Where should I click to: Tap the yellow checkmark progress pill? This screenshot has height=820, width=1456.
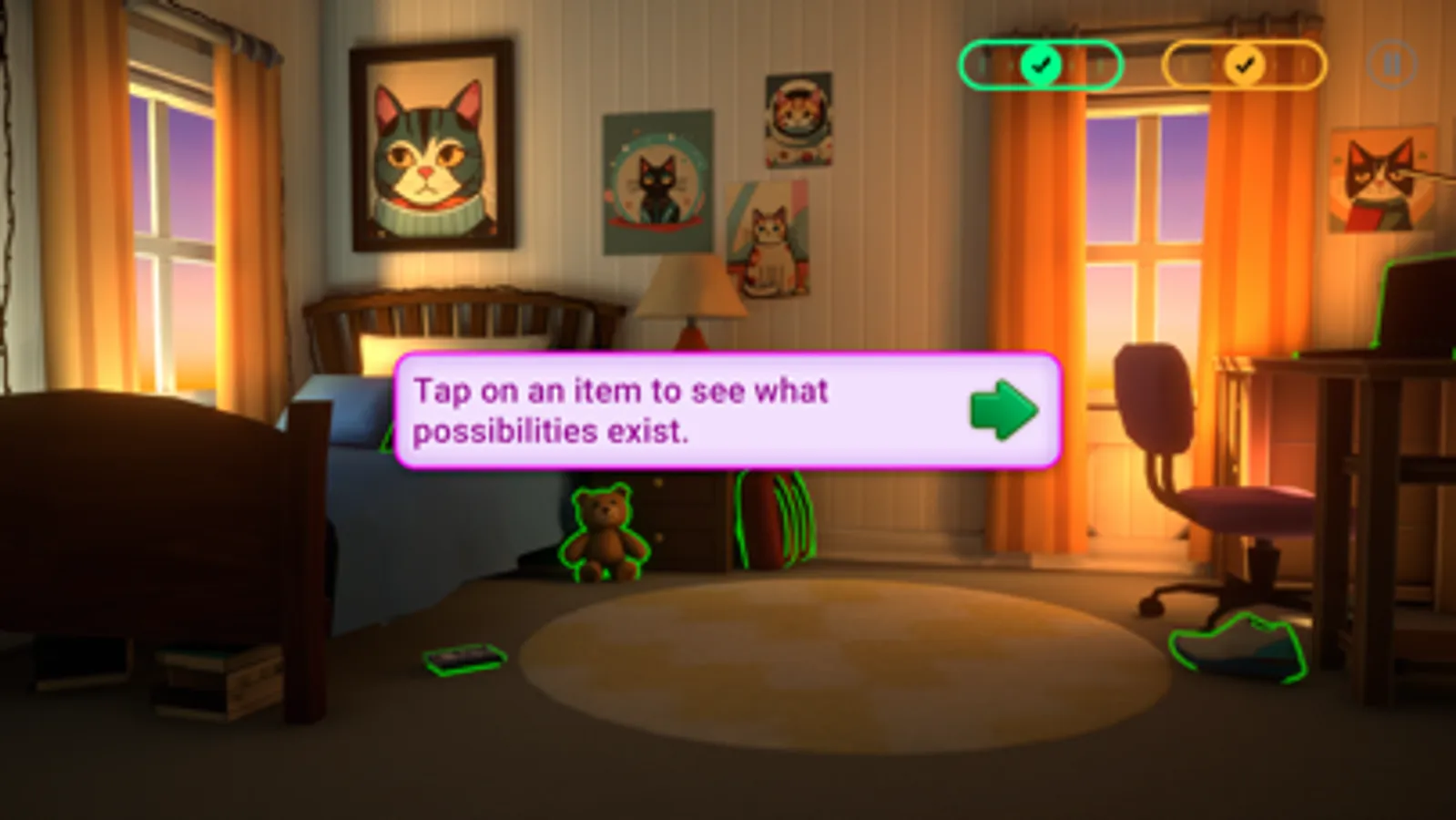1242,65
